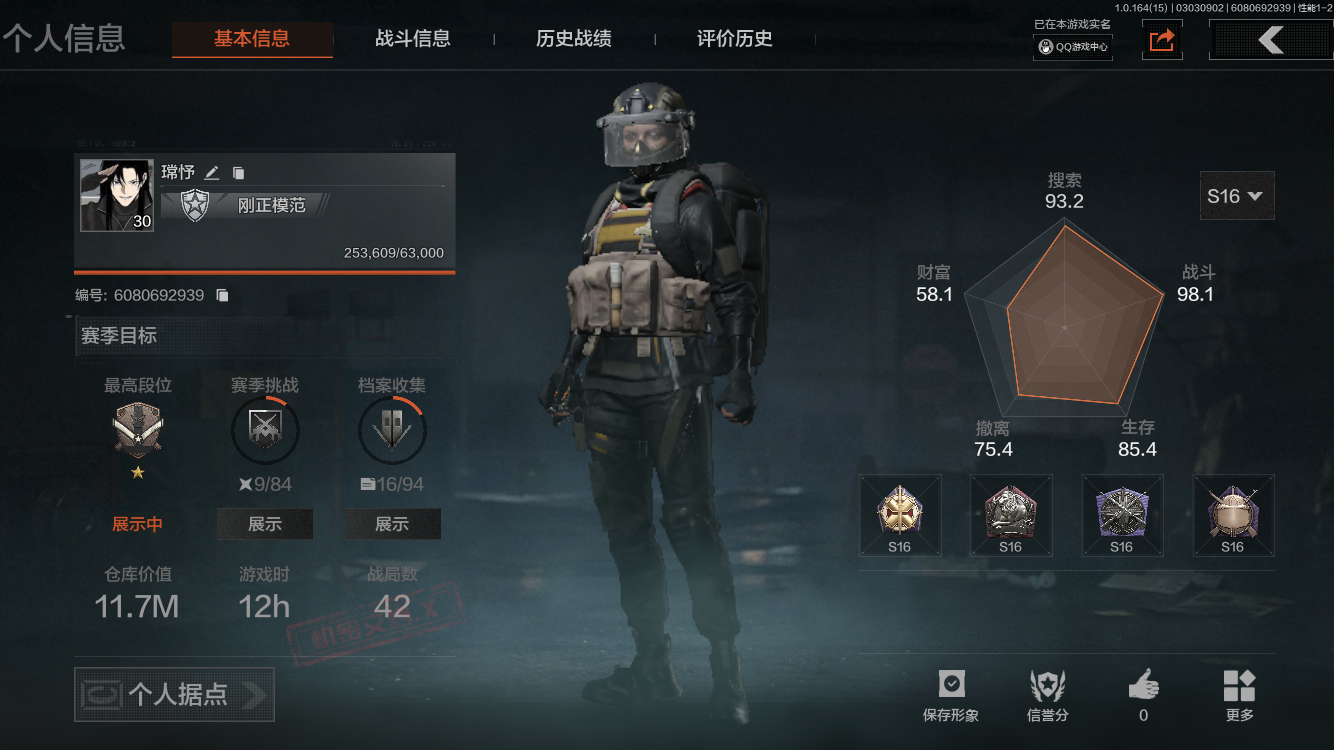
Task: Click the 赛季挑战 rifle emblem icon
Action: 264,430
